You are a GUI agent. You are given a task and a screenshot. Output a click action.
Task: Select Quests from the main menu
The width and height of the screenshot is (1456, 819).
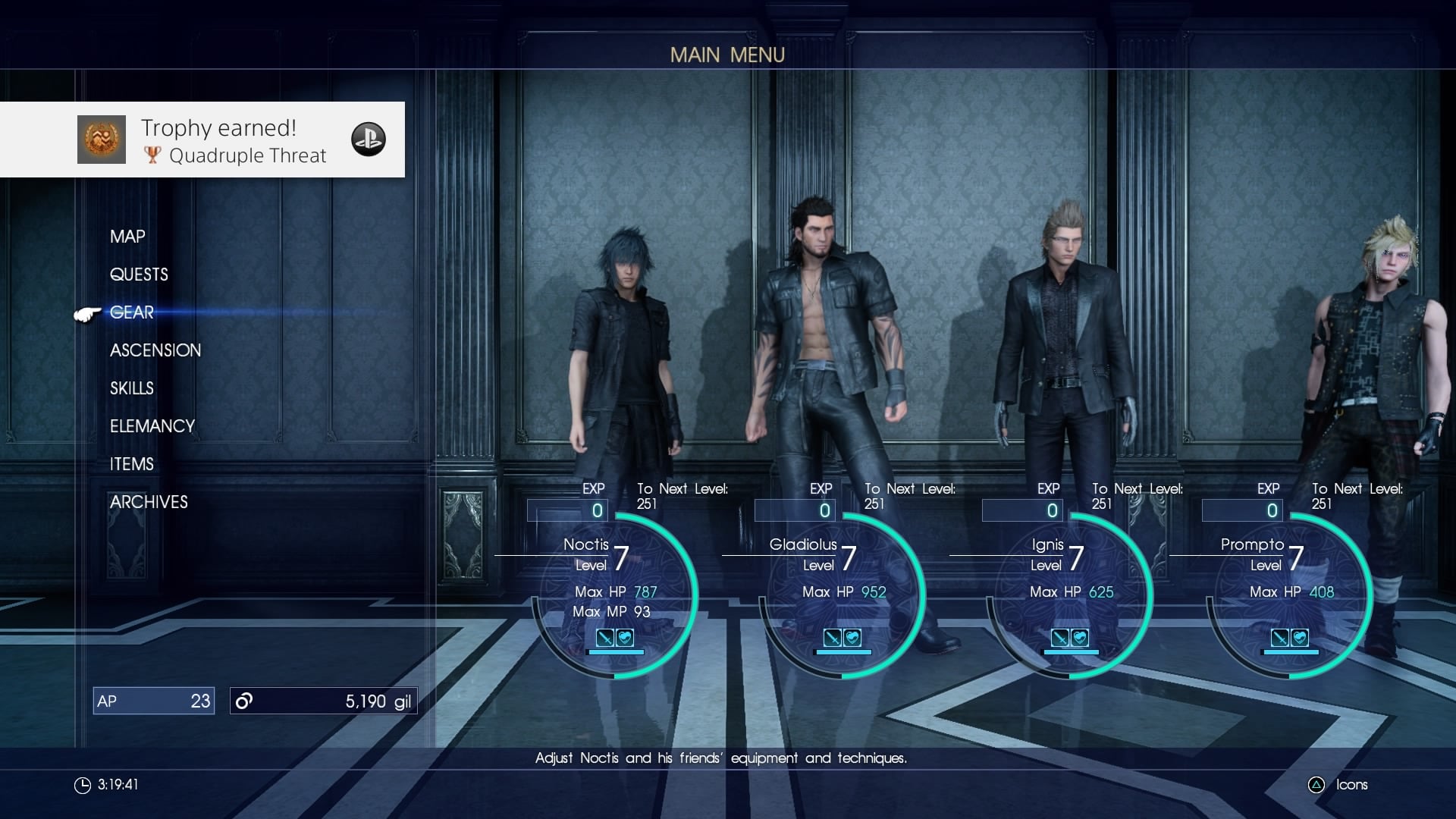pos(139,275)
